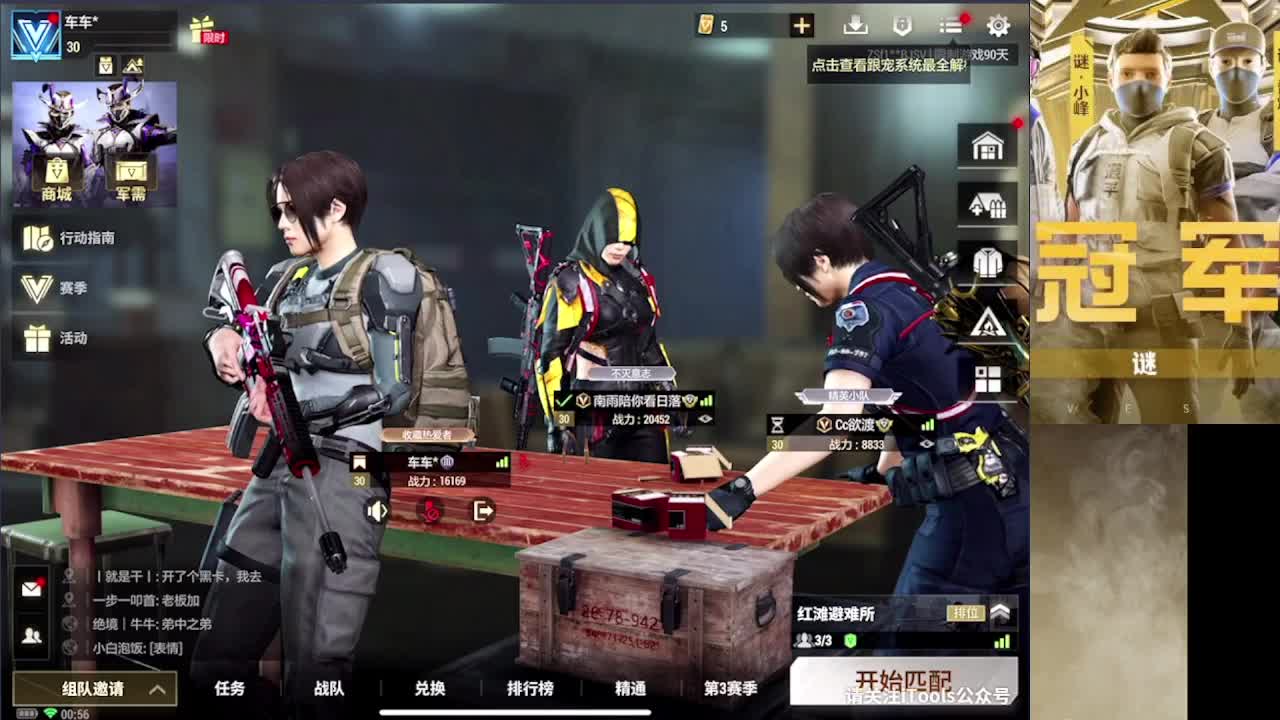
Task: Switch to the 排行榜 leaderboard tab
Action: [531, 690]
